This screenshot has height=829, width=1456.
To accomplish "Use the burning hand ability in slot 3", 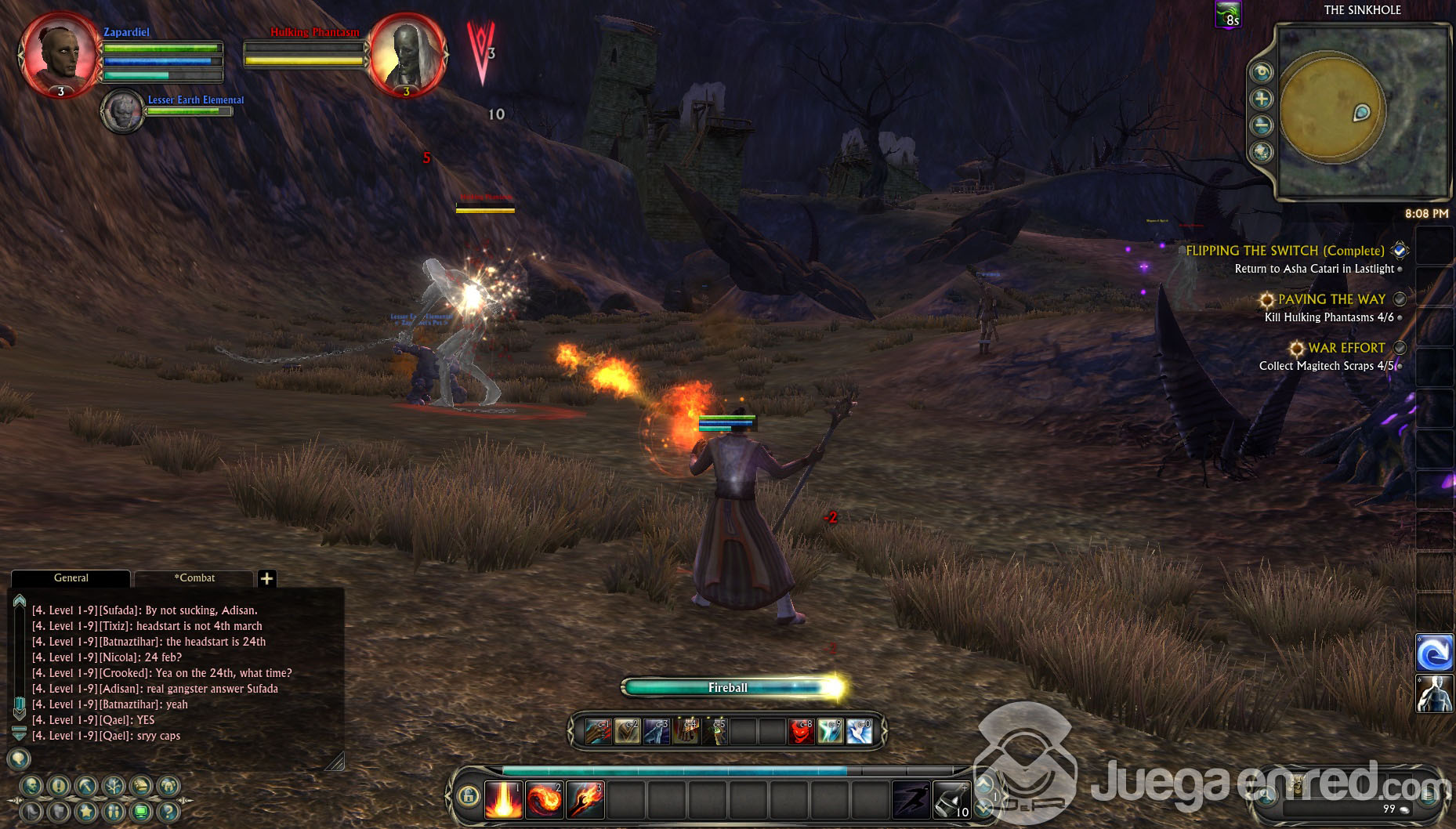I will coord(585,800).
